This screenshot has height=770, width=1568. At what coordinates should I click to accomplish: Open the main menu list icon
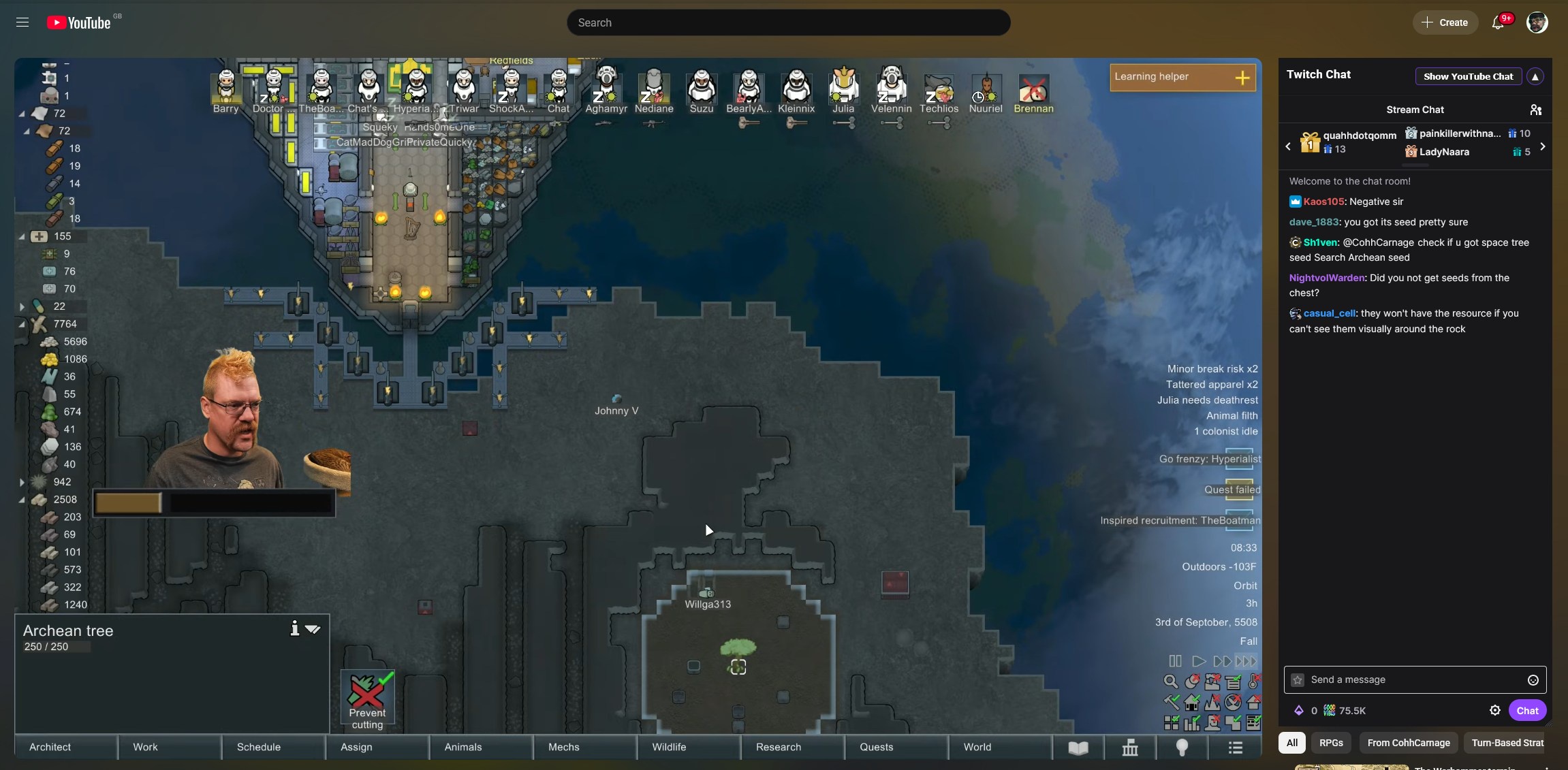click(x=1236, y=748)
